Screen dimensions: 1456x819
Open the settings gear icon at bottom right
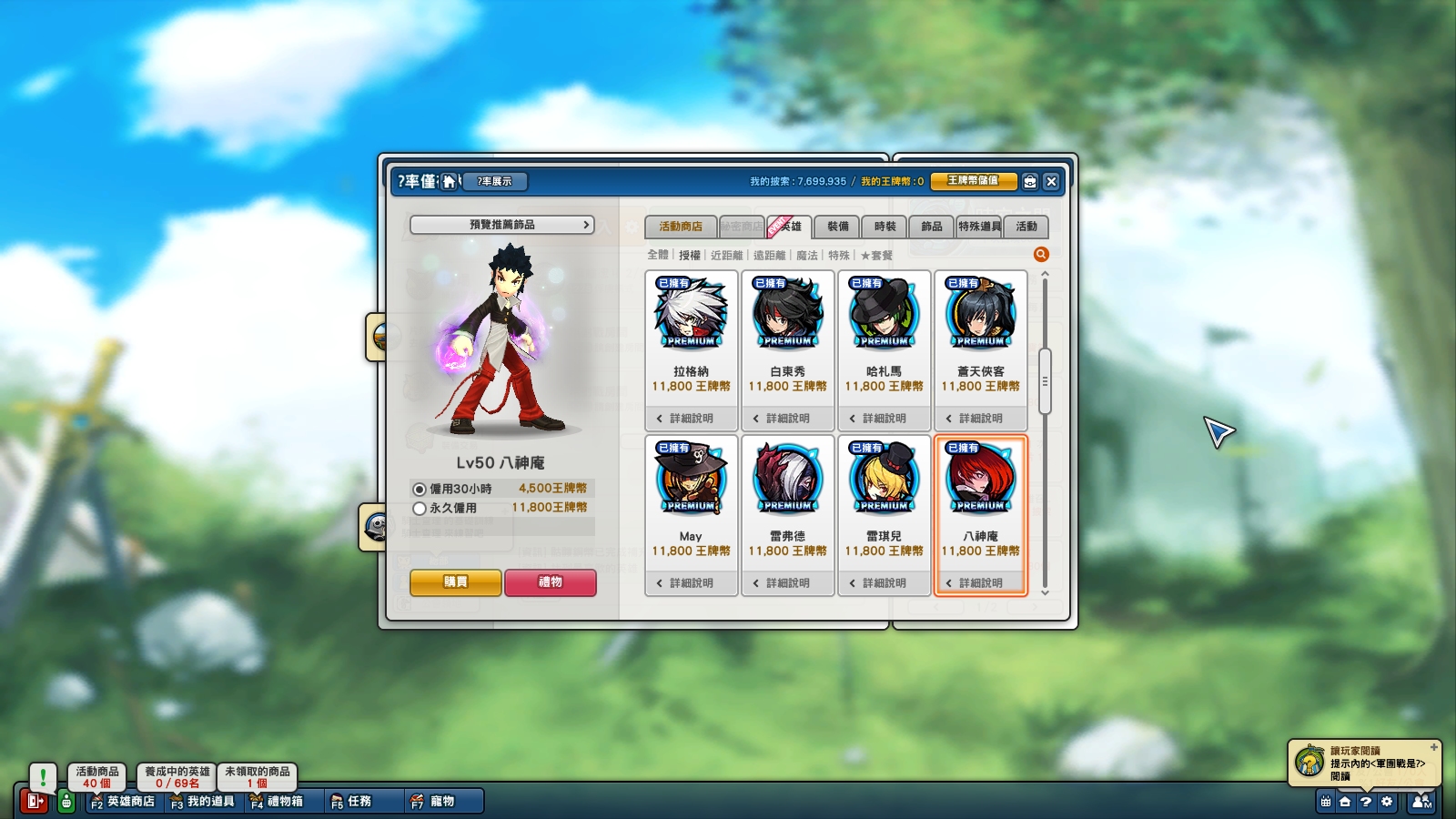pos(1386,803)
